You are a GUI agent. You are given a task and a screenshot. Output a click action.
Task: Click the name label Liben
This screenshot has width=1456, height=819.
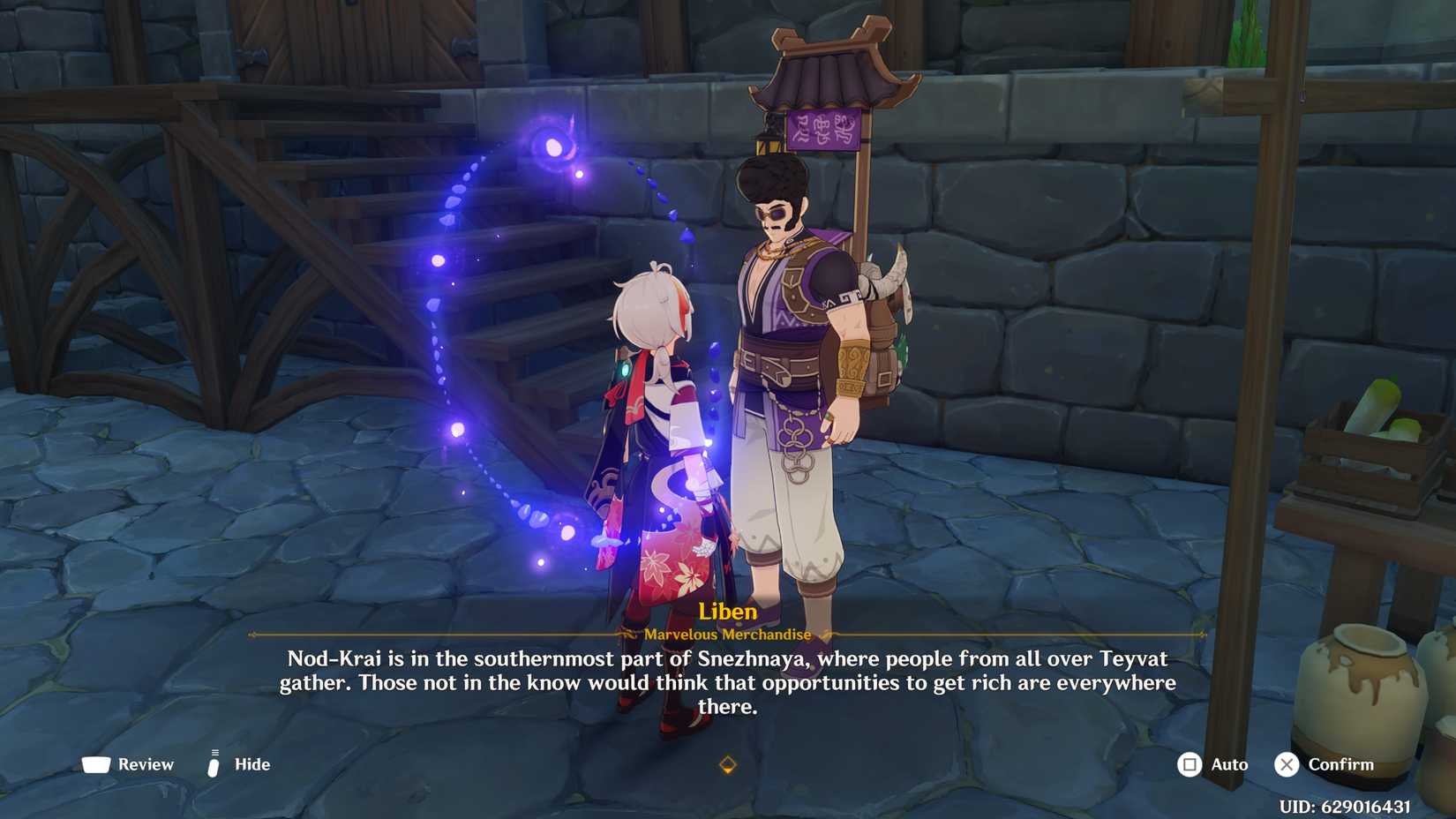tap(727, 611)
